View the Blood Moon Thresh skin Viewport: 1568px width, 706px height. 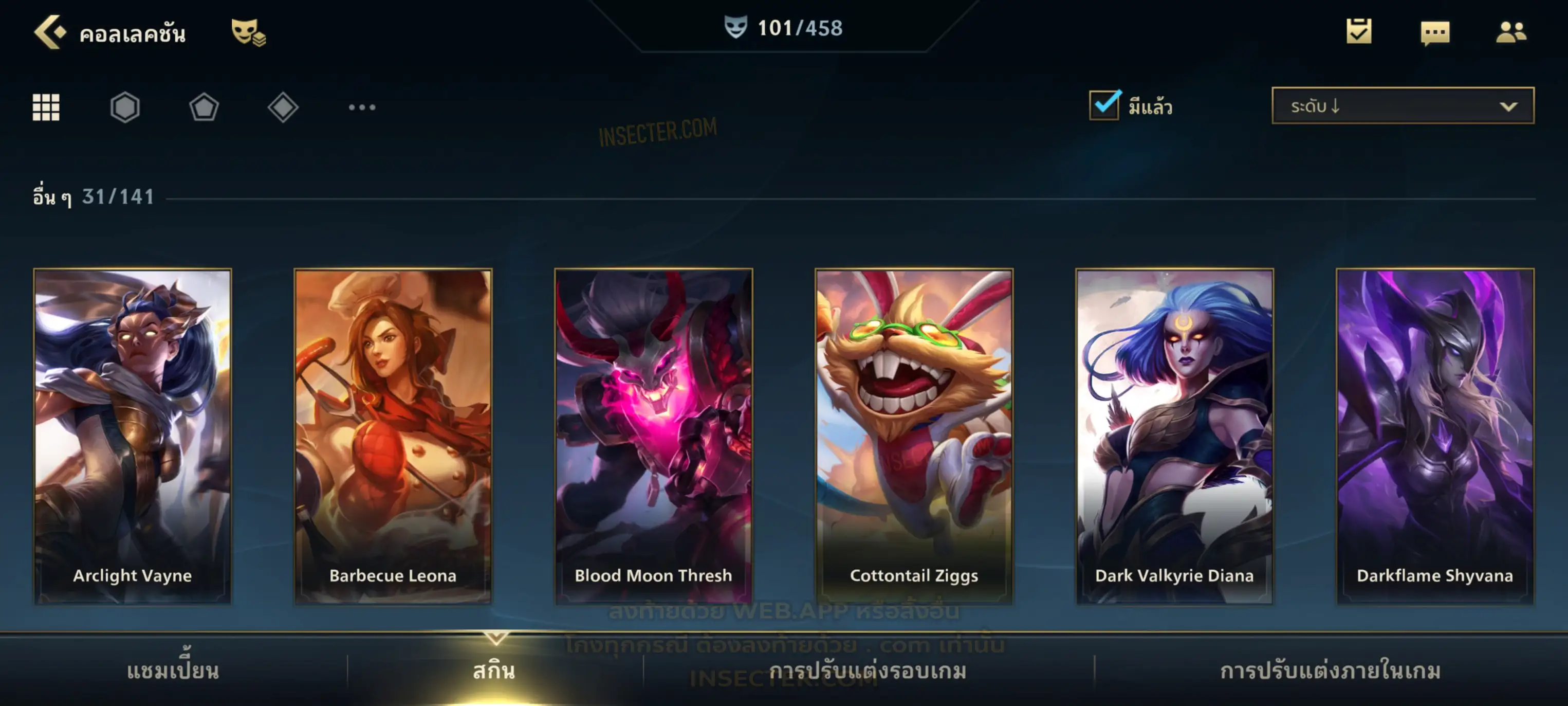tap(654, 436)
